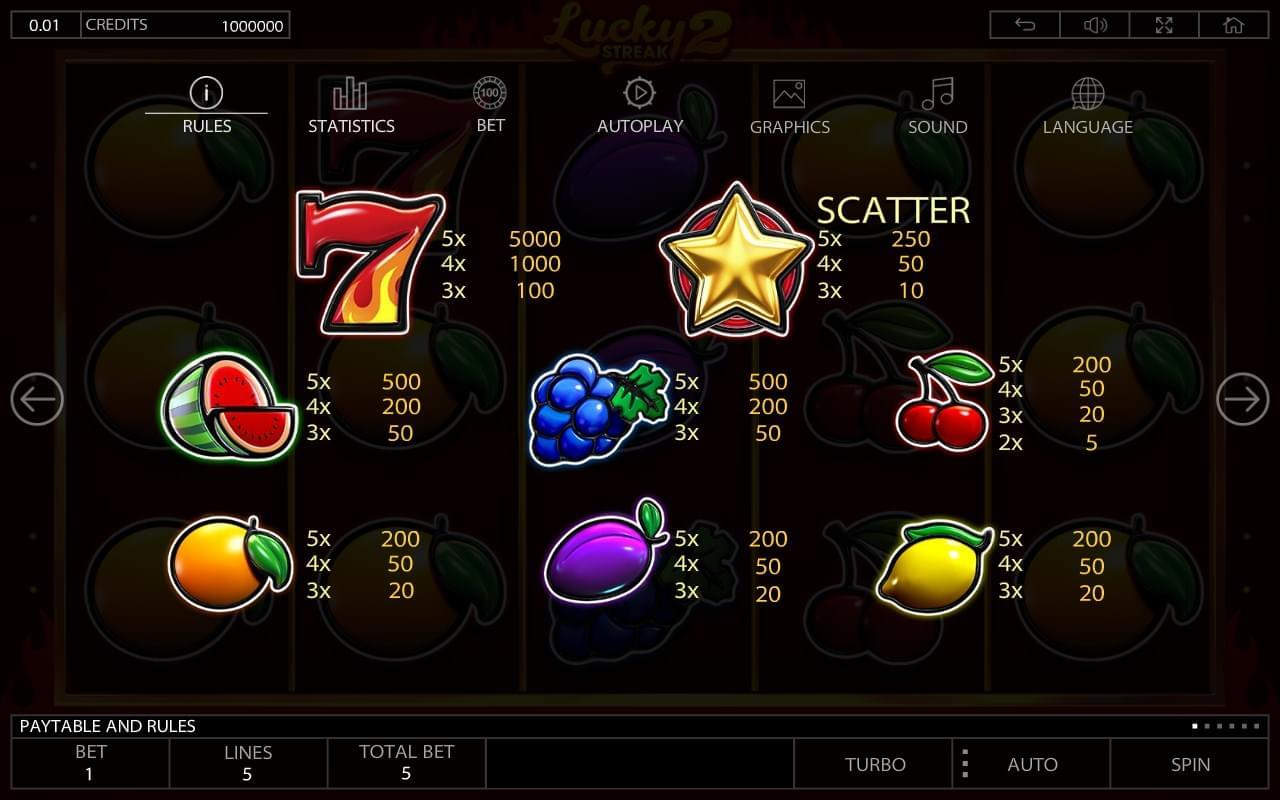1280x800 pixels.
Task: Switch to the Statistics tab
Action: pos(351,108)
